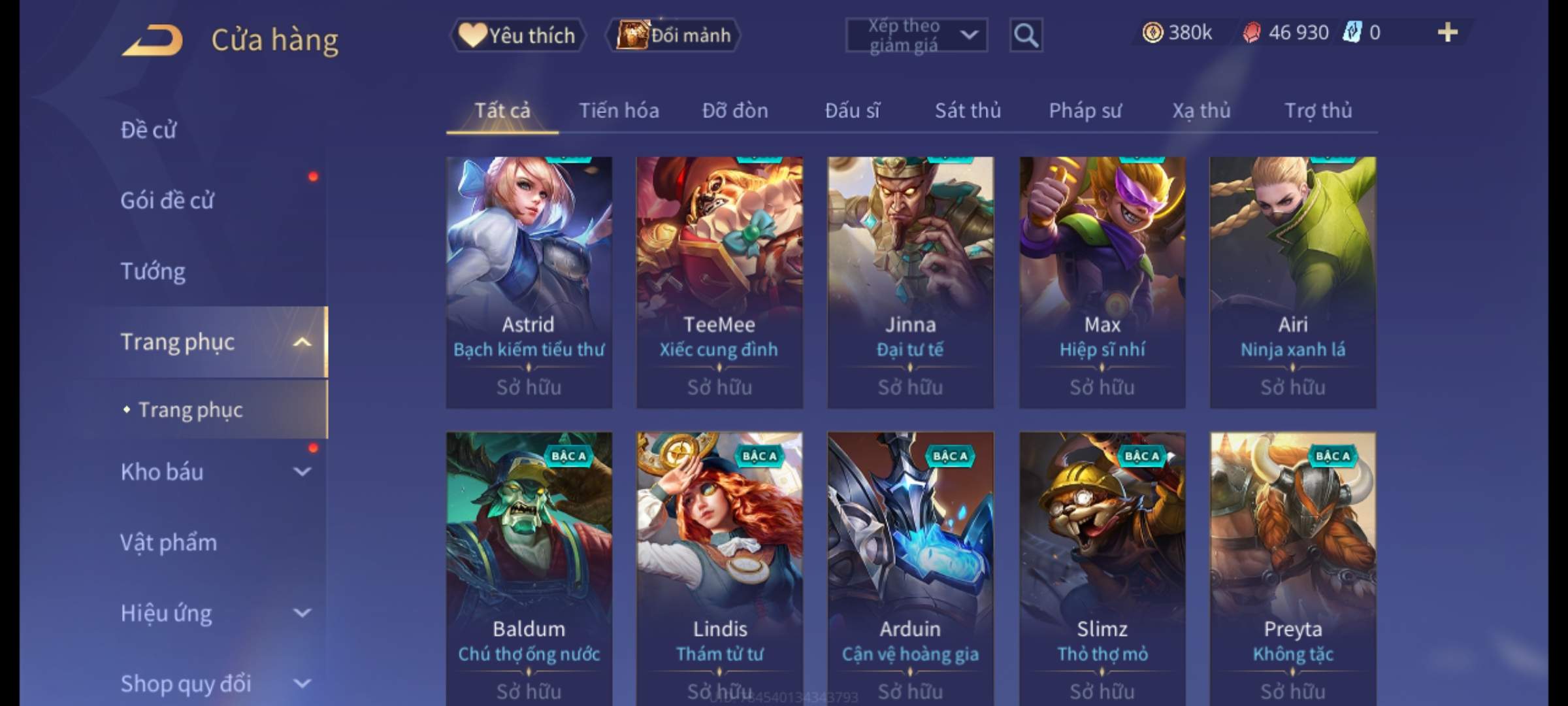Switch to the Tiến hóa tab
1568x706 pixels.
[x=619, y=111]
